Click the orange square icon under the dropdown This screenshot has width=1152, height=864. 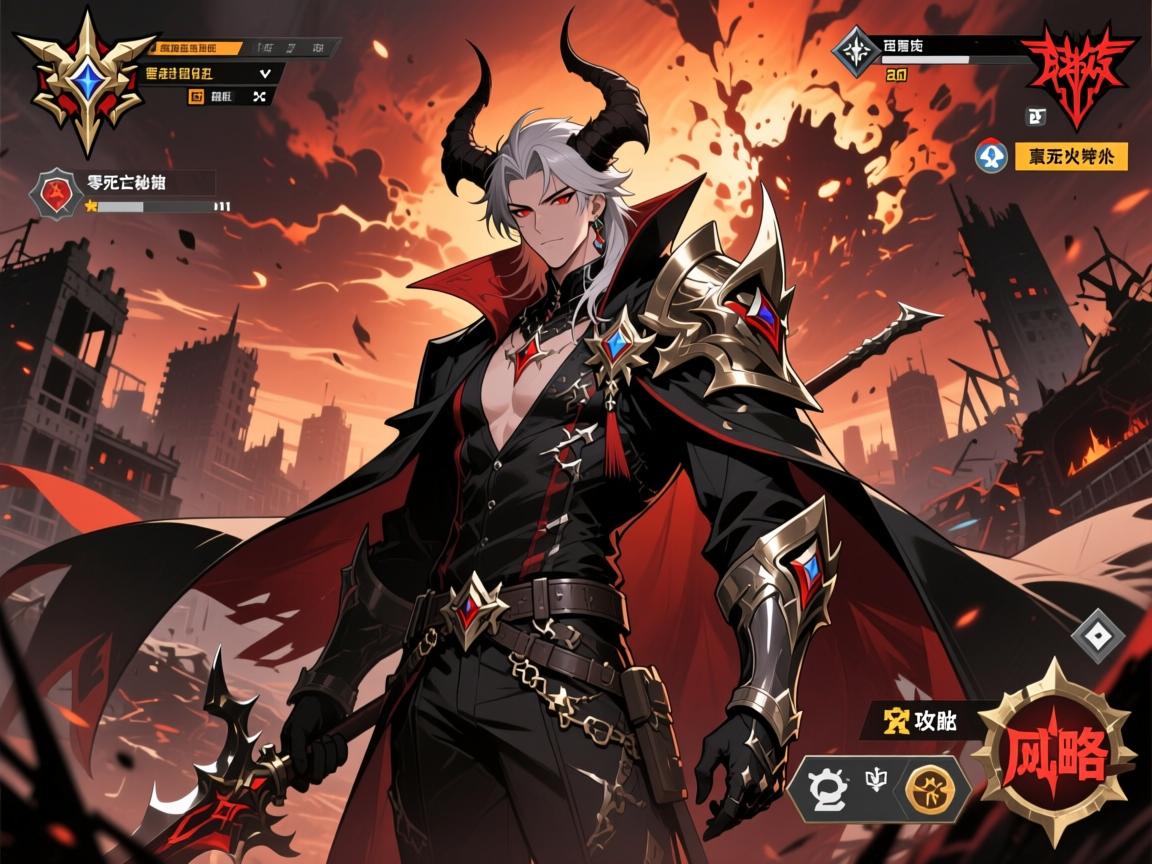click(x=195, y=96)
